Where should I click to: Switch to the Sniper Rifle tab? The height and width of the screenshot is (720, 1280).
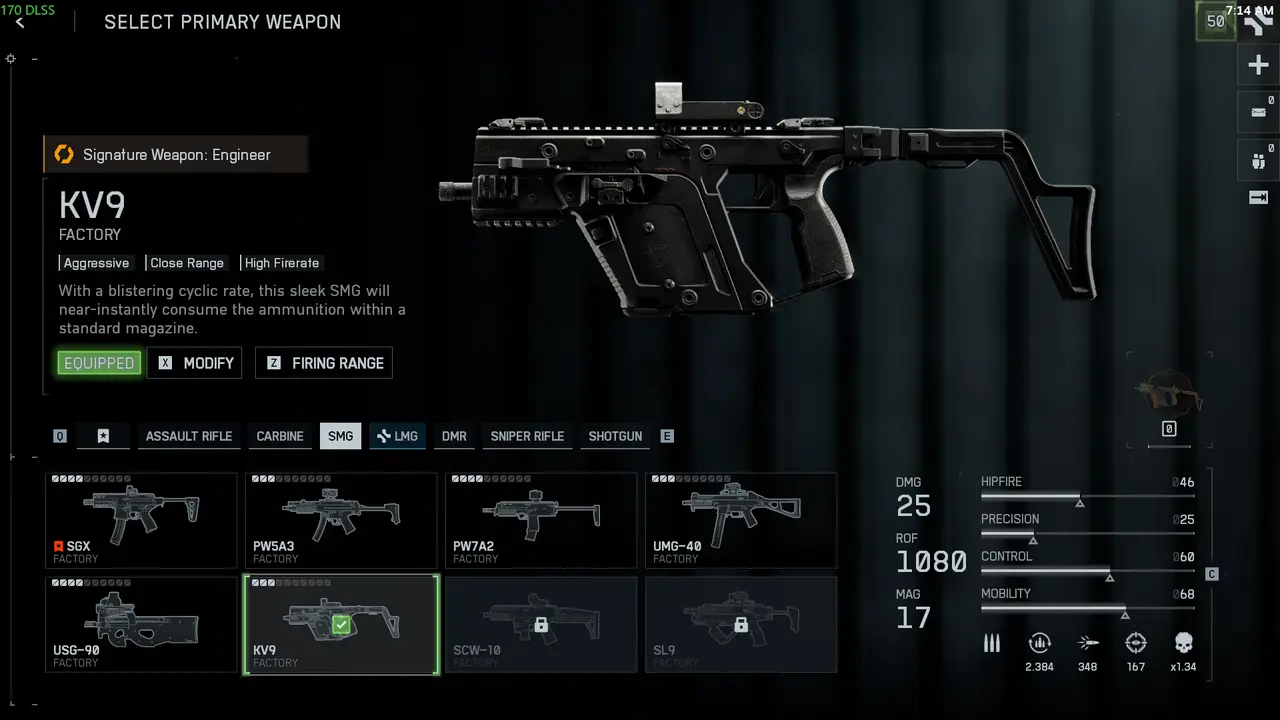[527, 436]
